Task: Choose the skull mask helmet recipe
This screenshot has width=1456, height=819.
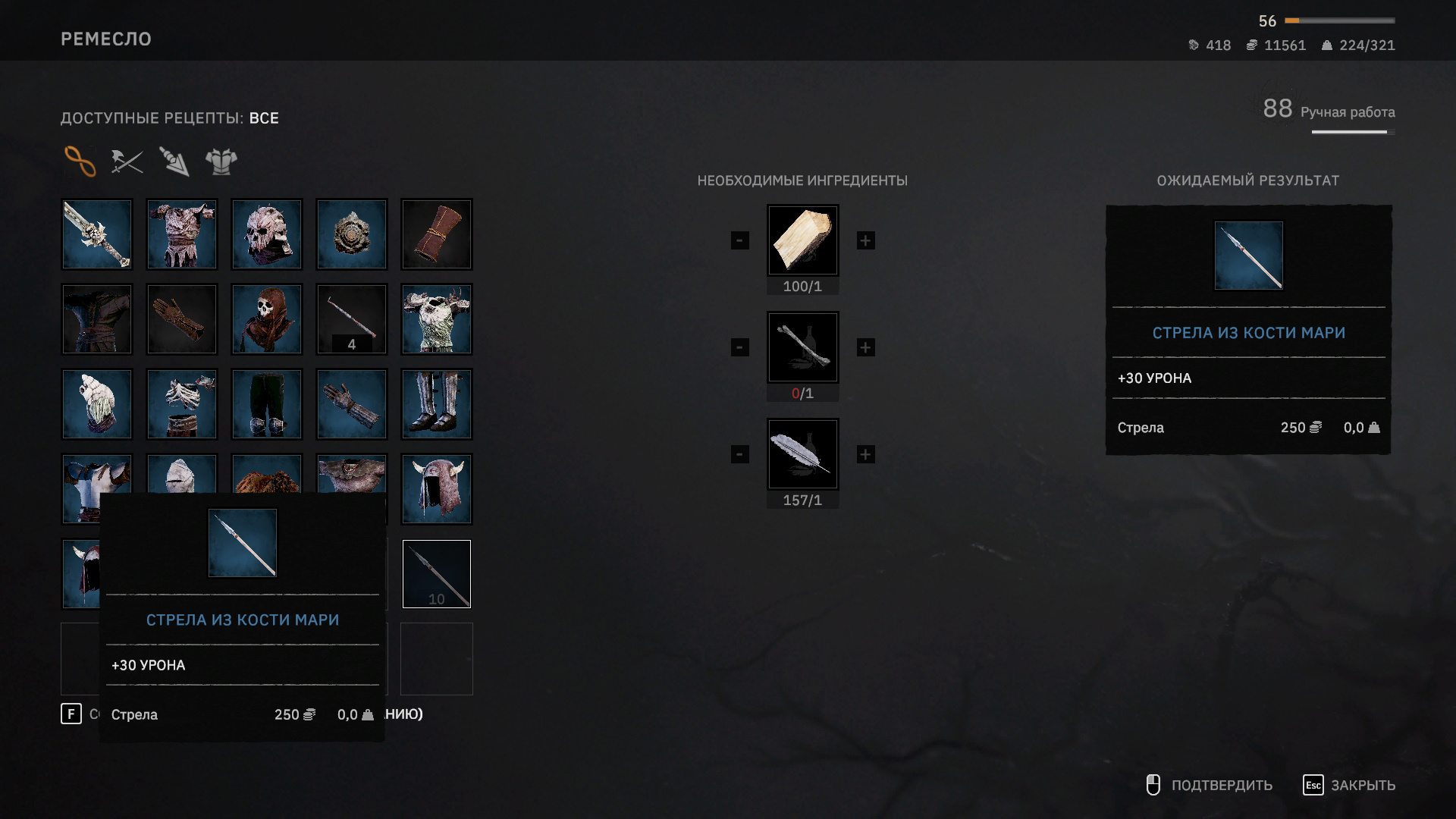Action: pos(267,234)
